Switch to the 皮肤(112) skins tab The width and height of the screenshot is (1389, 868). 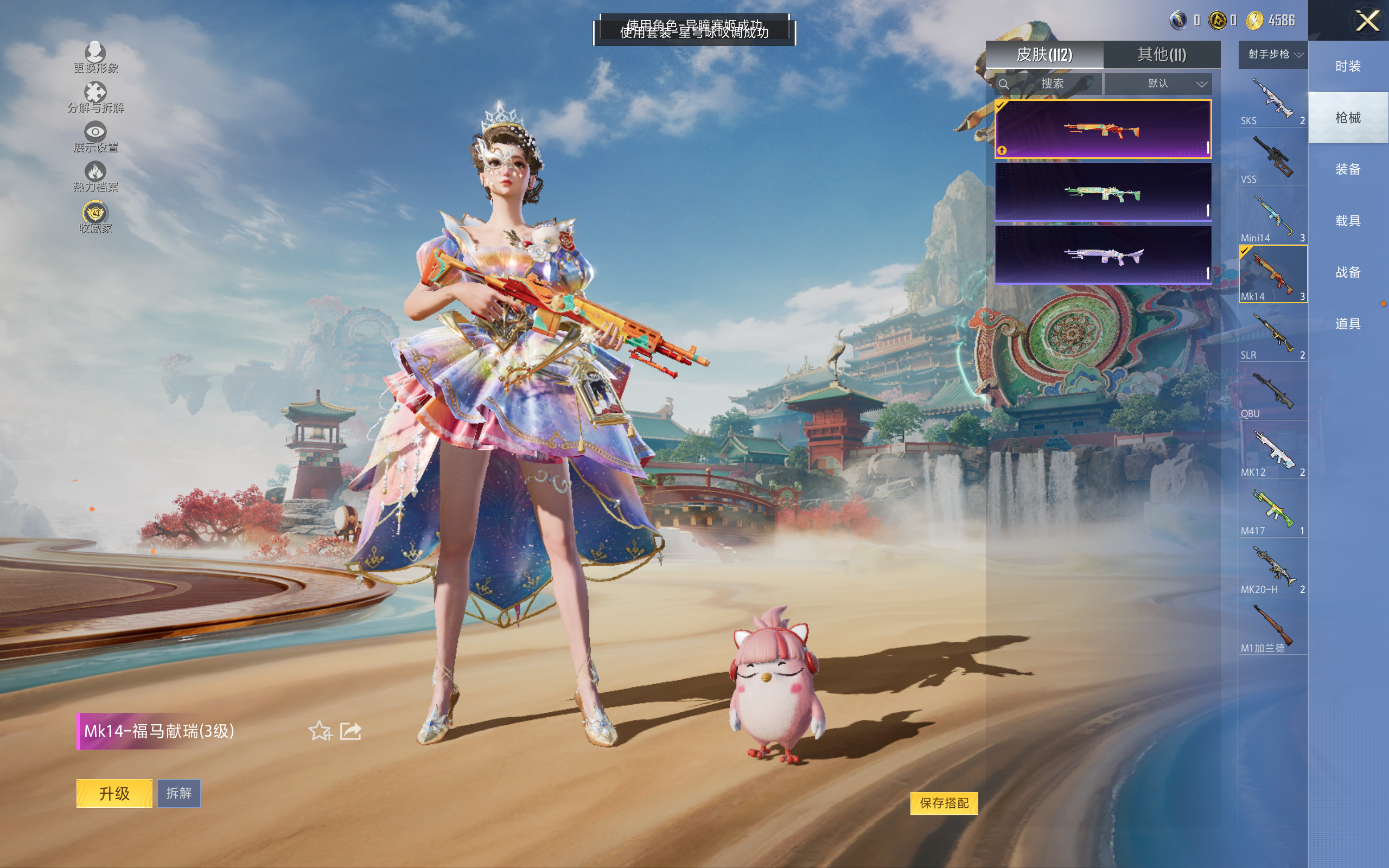click(x=1044, y=55)
